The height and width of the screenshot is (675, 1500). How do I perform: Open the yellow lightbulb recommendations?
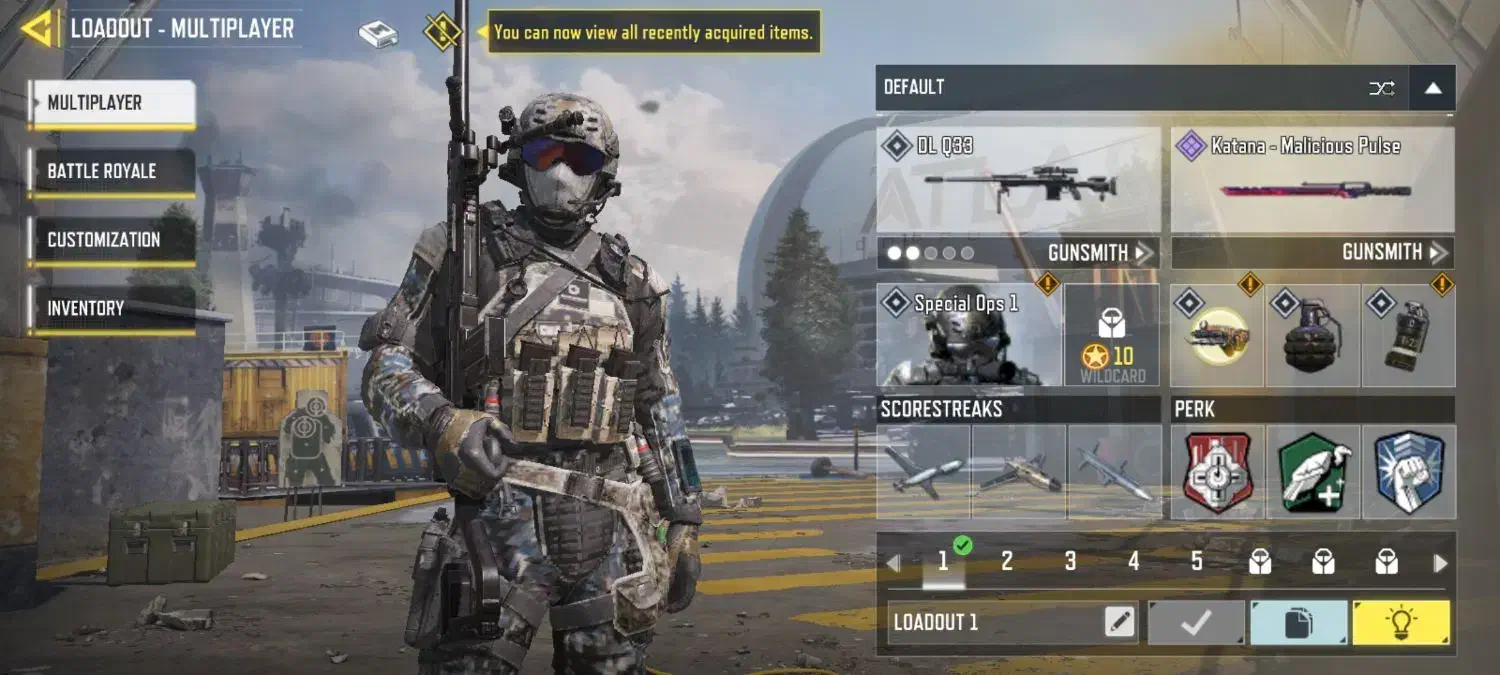point(1400,623)
